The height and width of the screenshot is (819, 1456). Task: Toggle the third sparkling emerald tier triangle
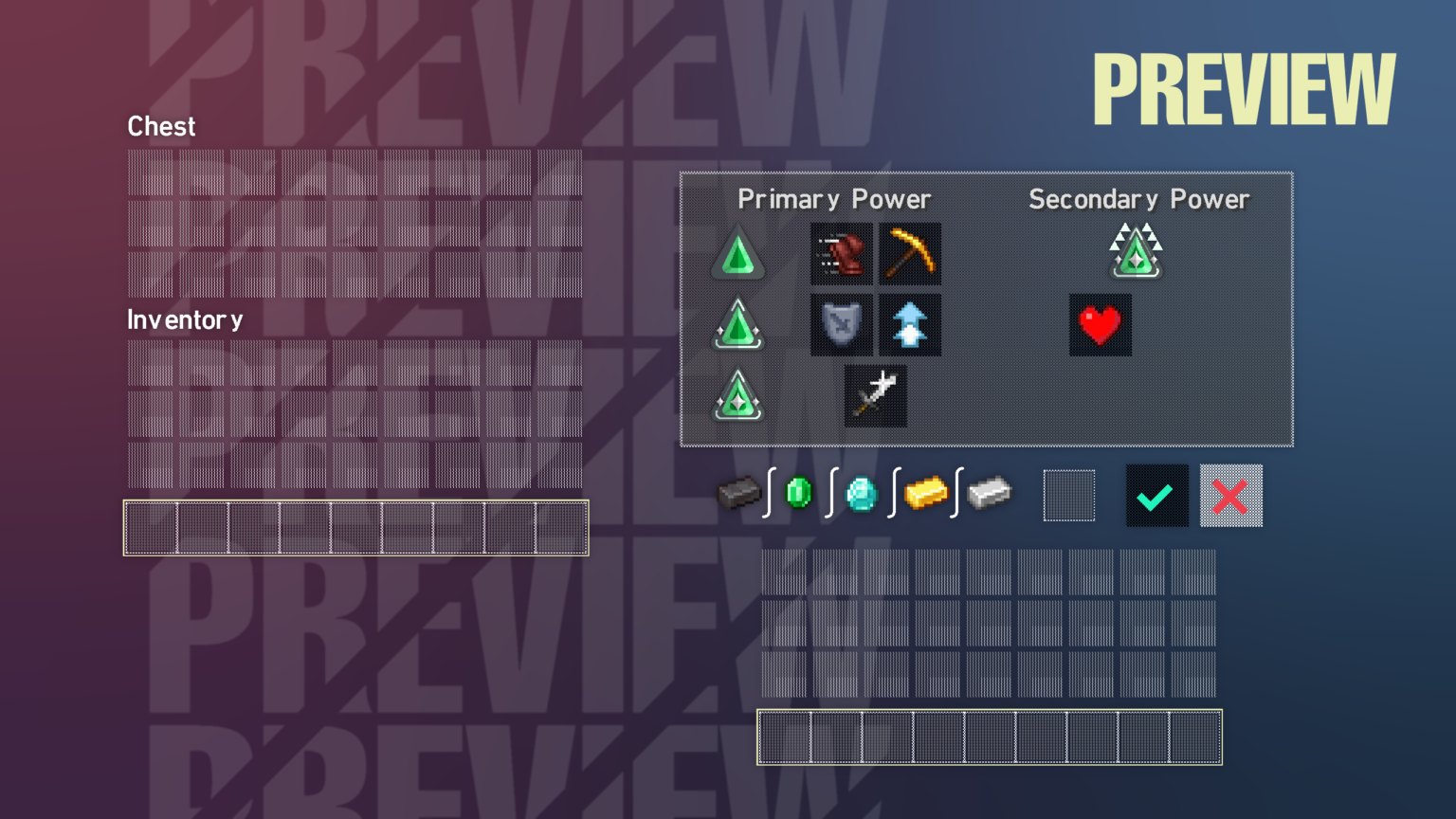[x=737, y=395]
